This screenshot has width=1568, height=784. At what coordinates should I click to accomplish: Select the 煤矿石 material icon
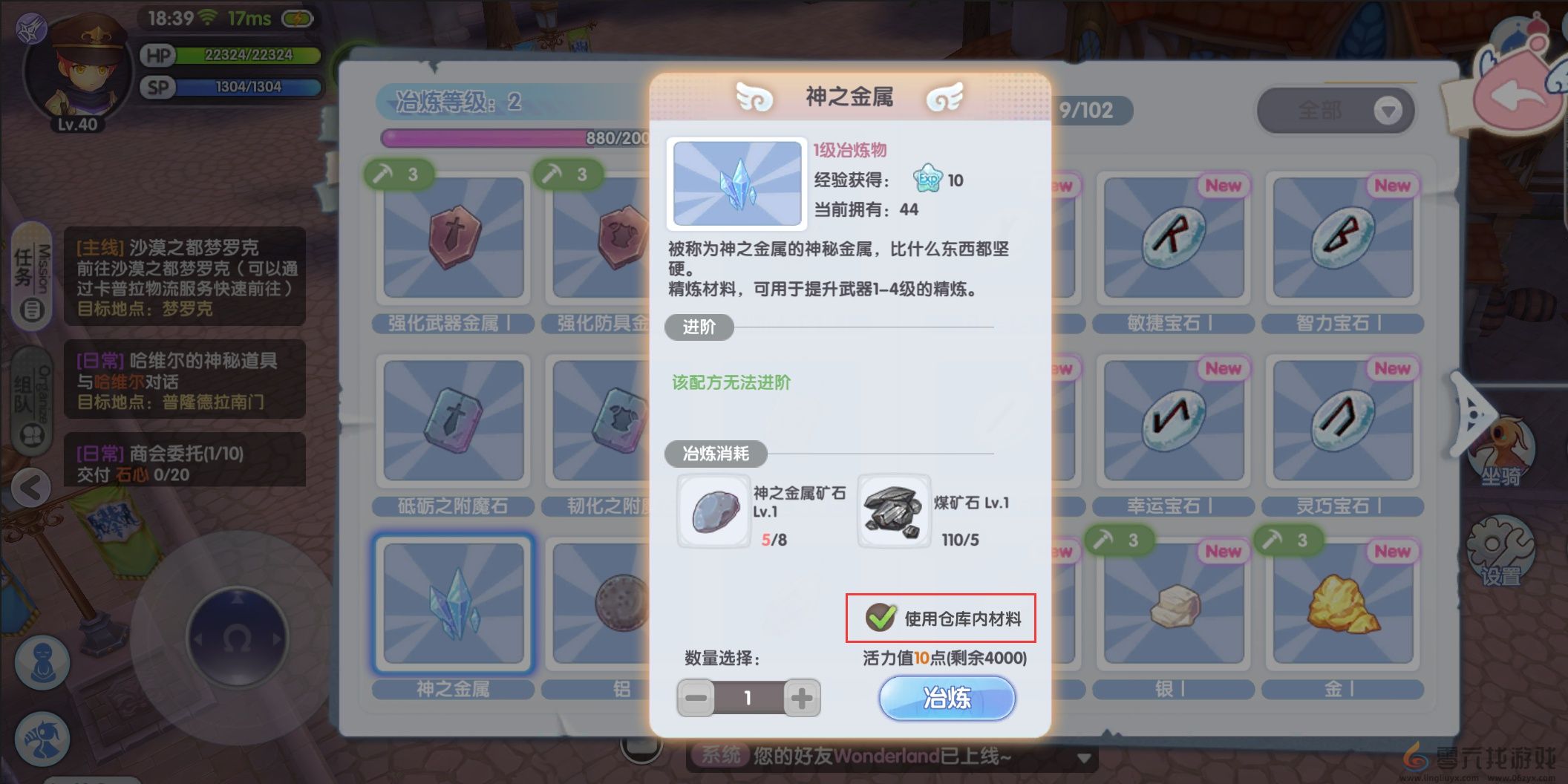coord(893,511)
